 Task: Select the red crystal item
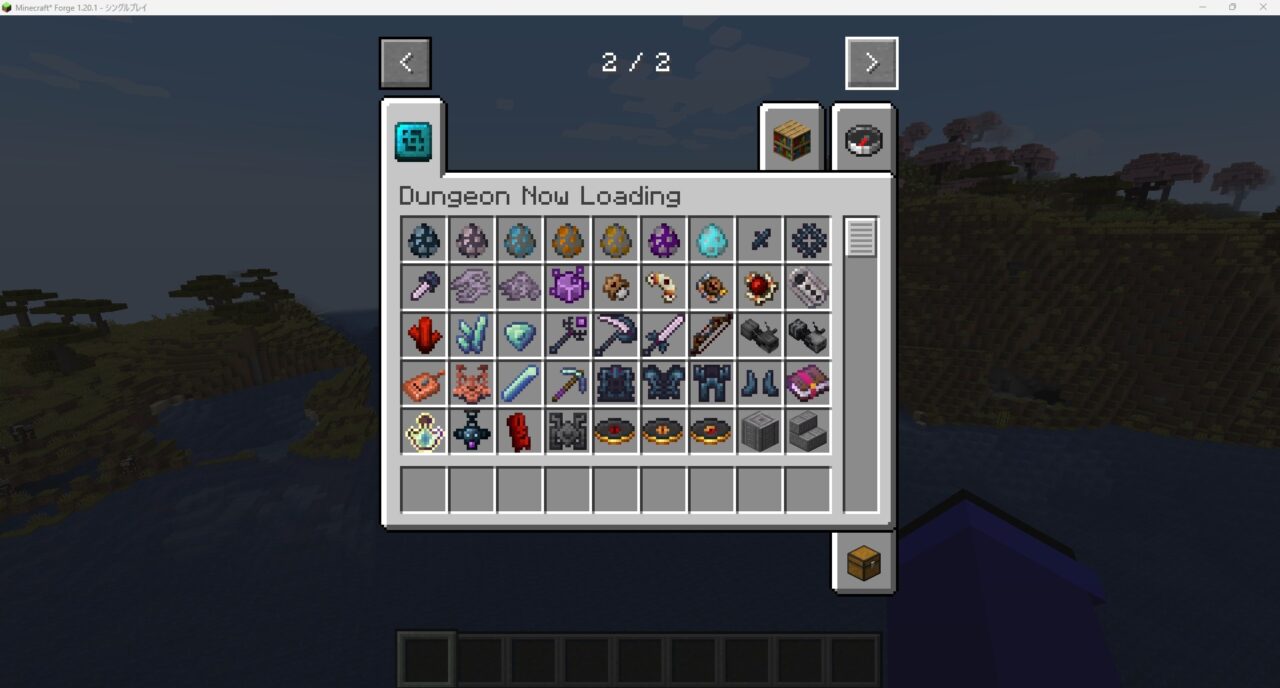424,336
